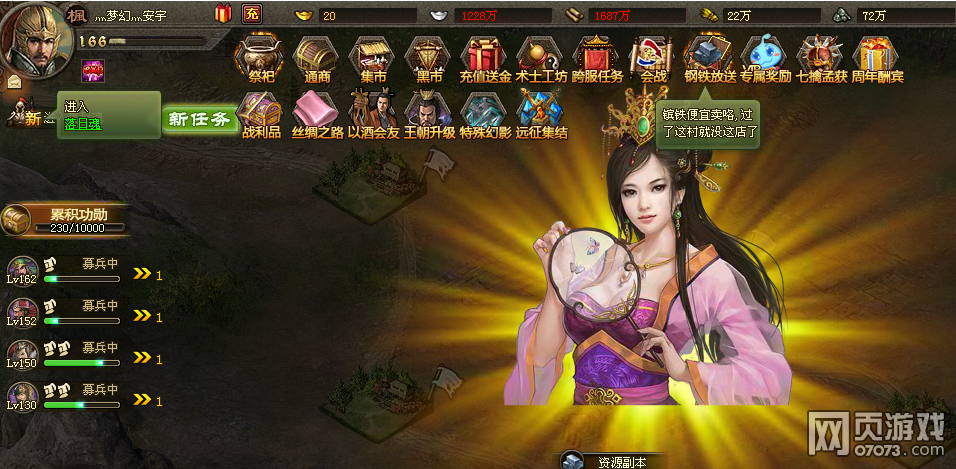Open the 充值送金 recharge gift event
The height and width of the screenshot is (469, 956).
pos(486,57)
